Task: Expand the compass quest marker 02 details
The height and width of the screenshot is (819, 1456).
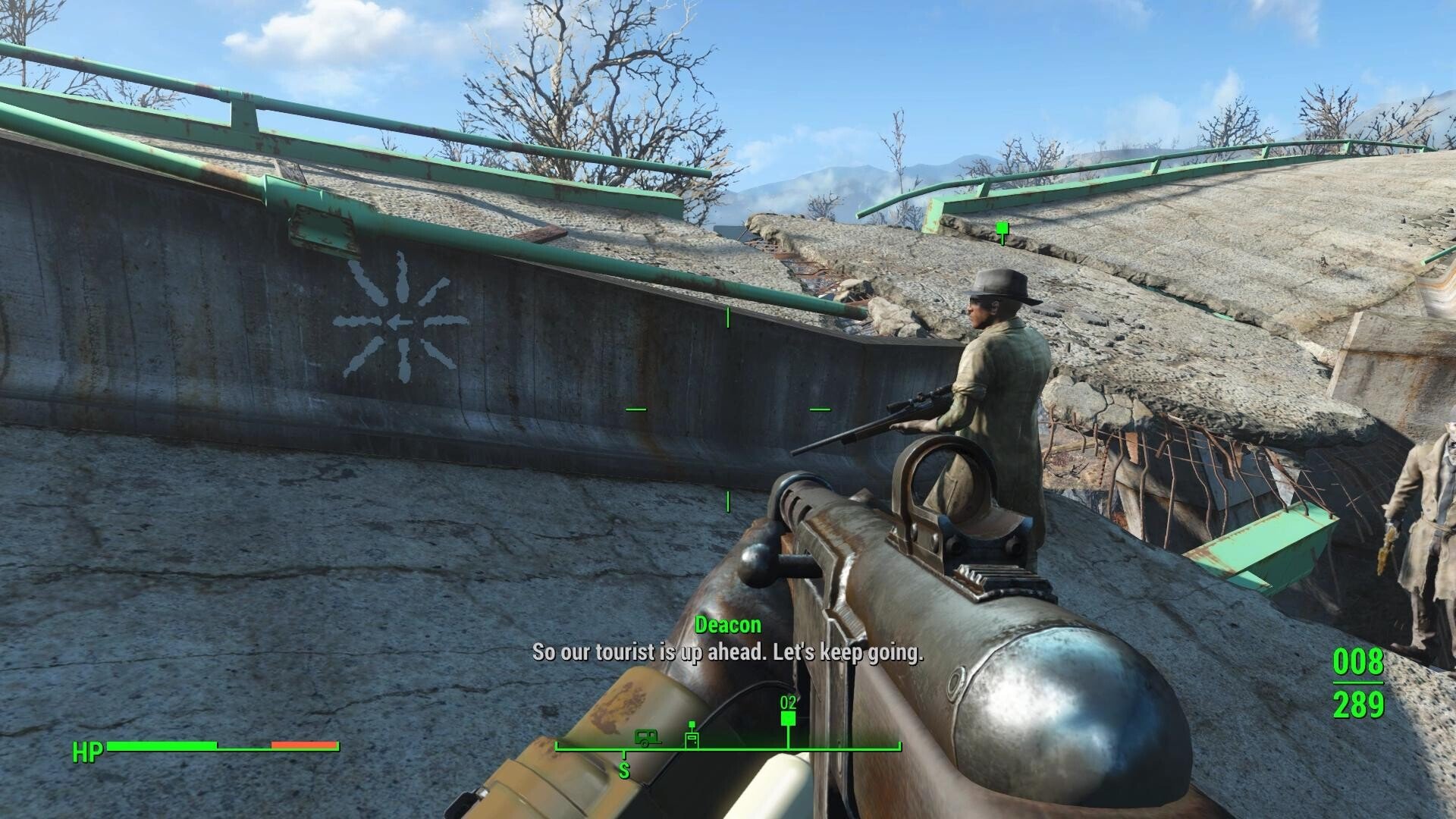Action: [789, 704]
